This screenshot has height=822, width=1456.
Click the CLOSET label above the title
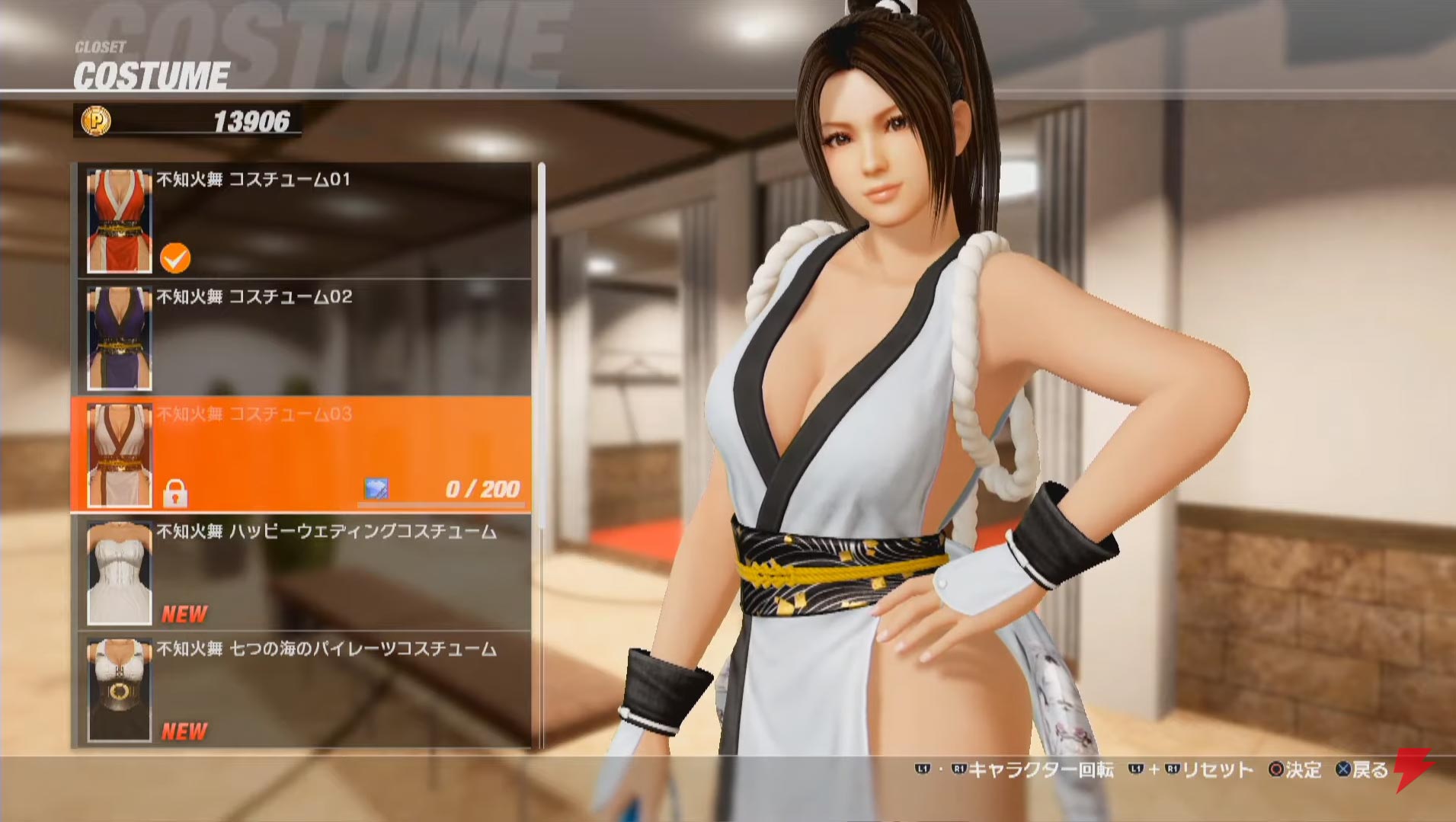click(x=100, y=44)
